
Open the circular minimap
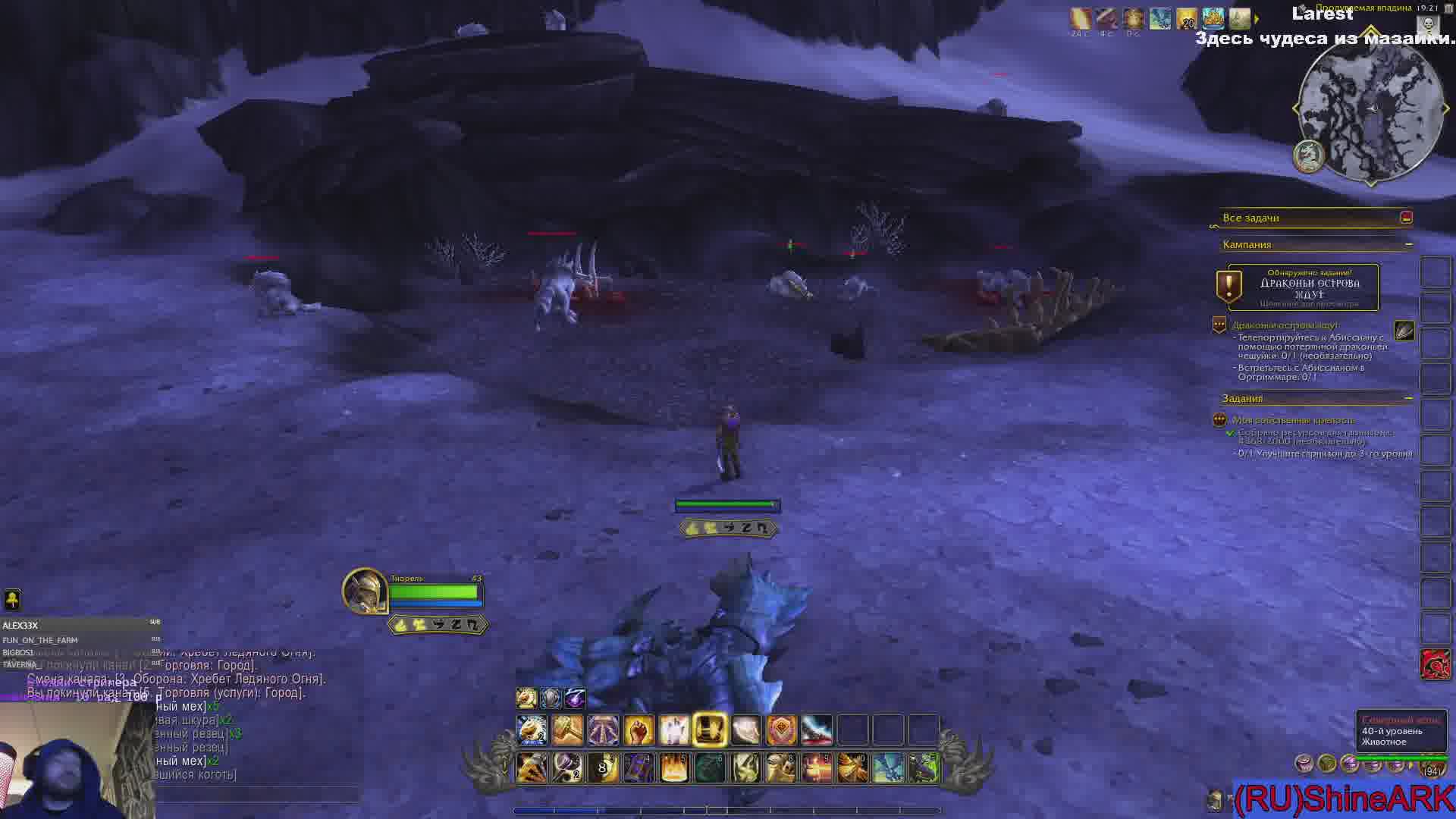1371,108
